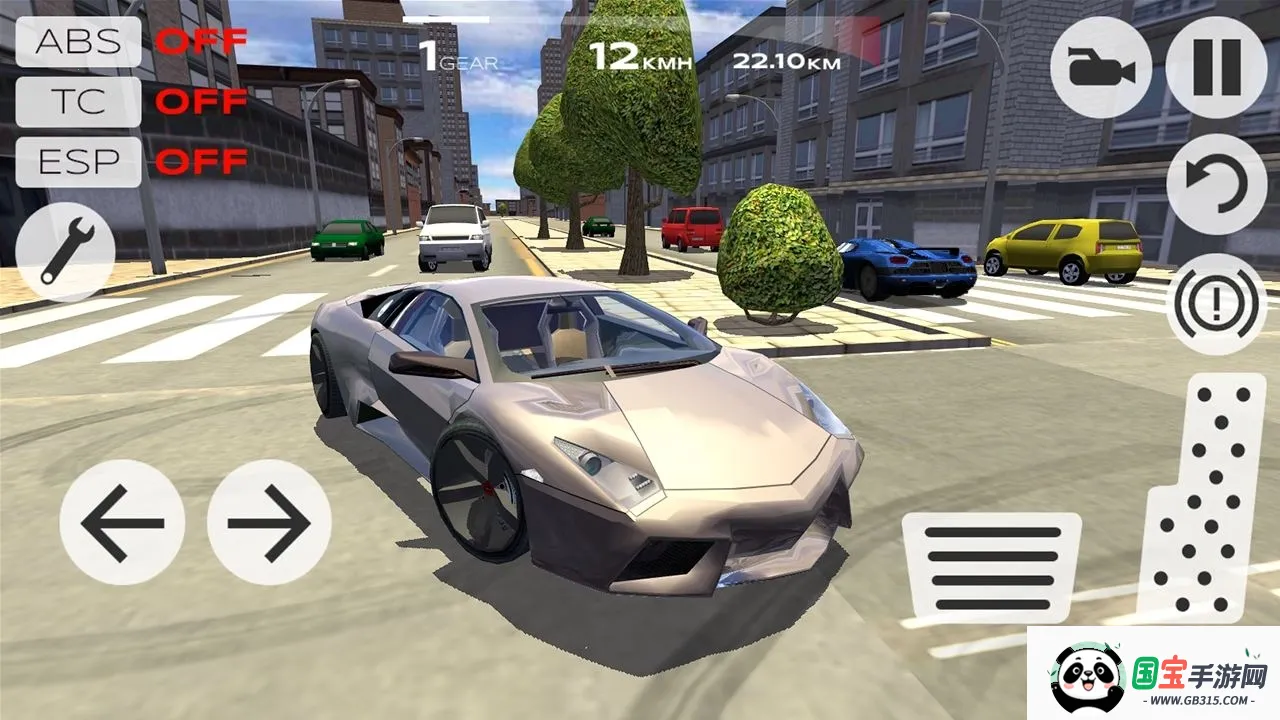1280x720 pixels.
Task: Apply the handbrake
Action: tap(1216, 304)
